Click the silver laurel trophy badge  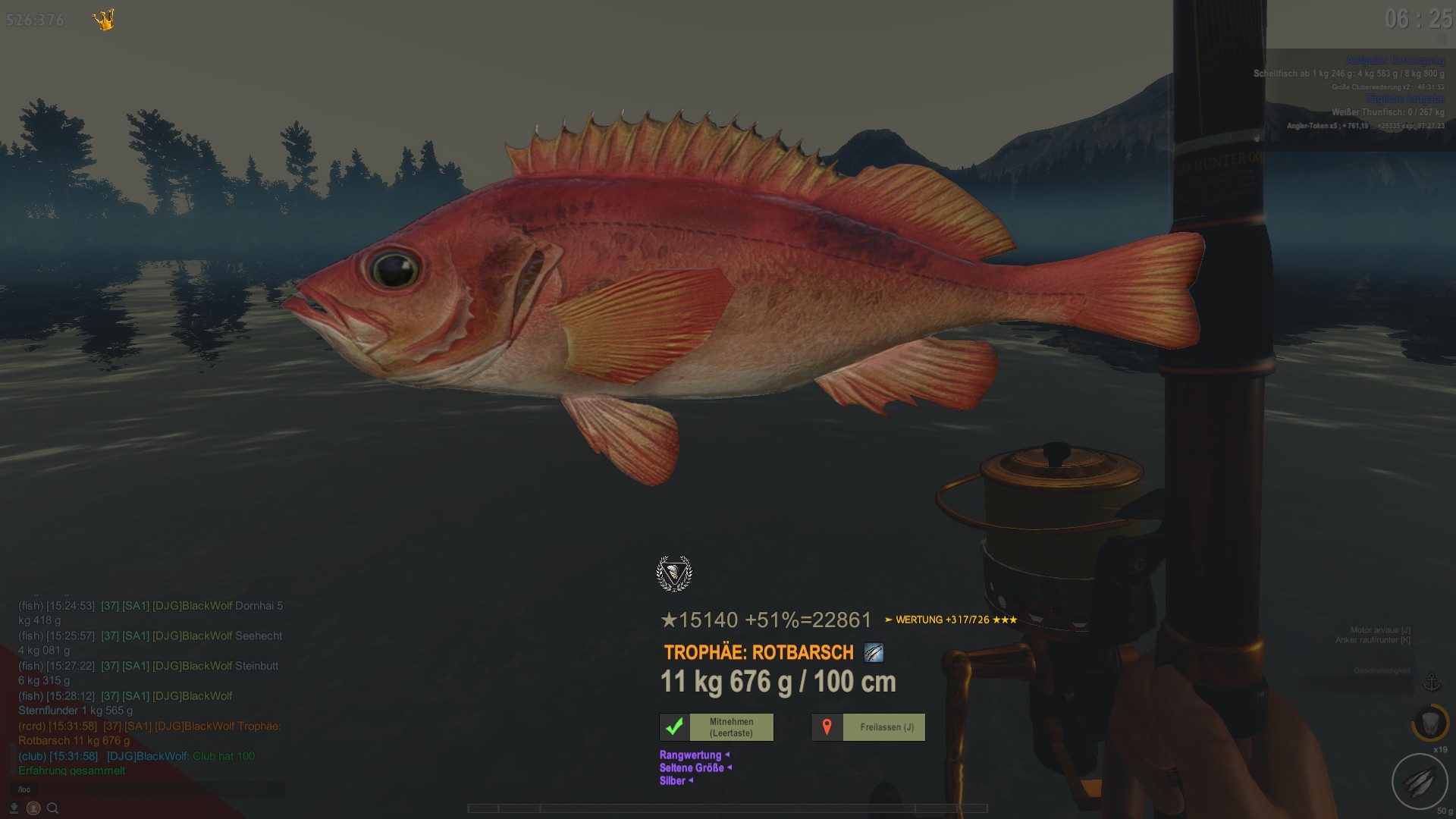click(x=674, y=573)
